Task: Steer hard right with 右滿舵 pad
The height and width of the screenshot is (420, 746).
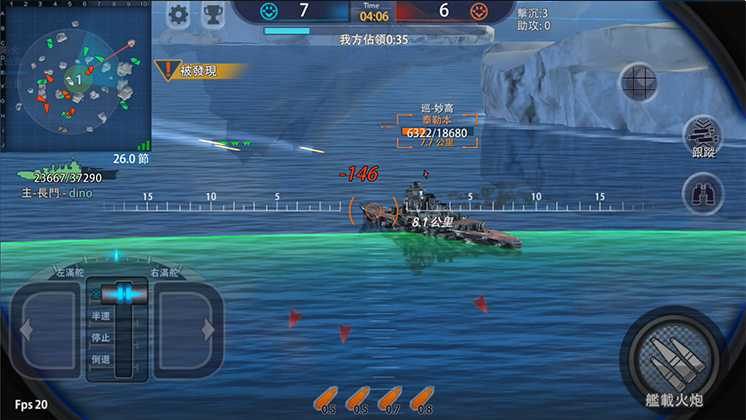Action: pyautogui.click(x=187, y=328)
